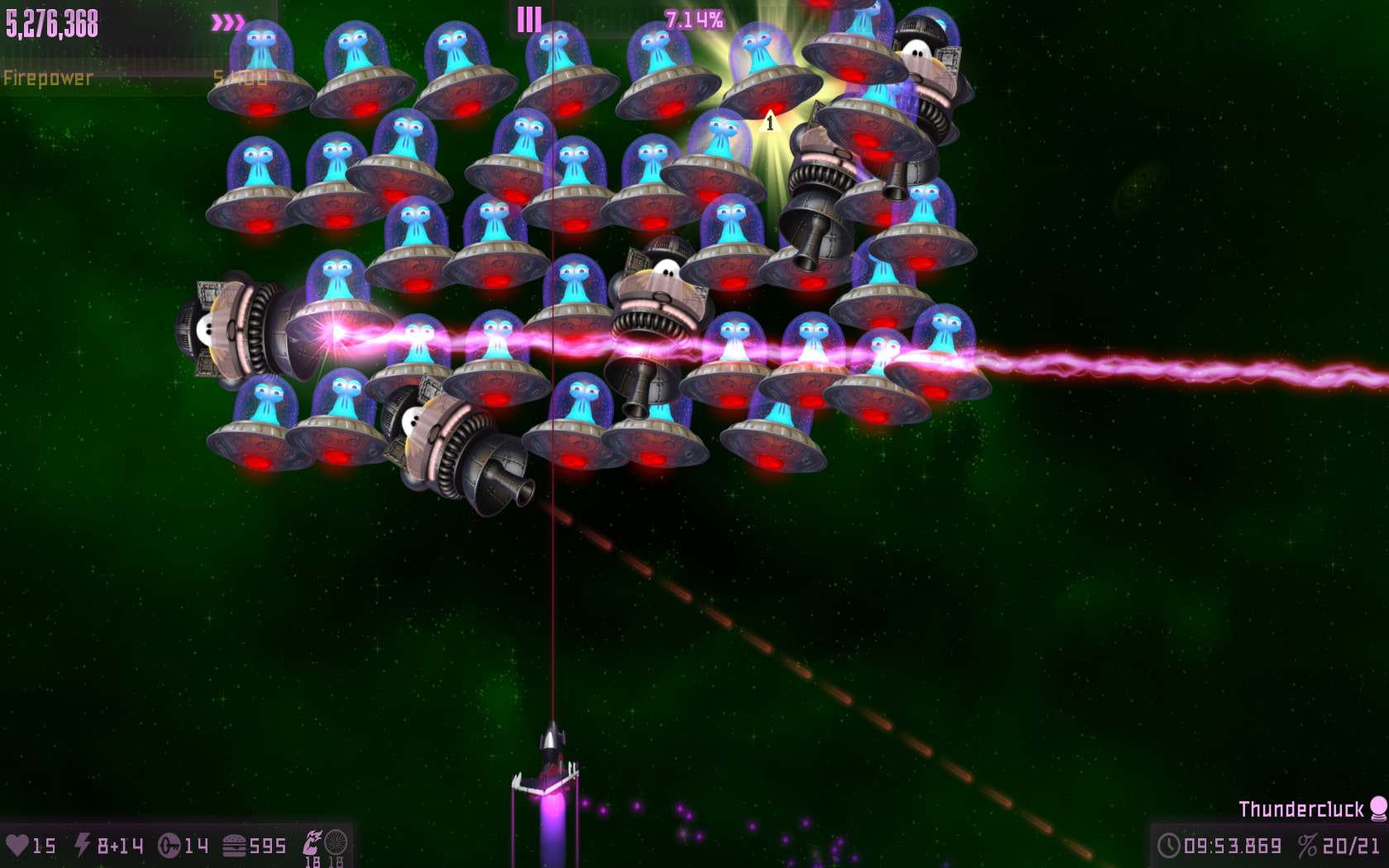
Task: Click the missile icon in the HUD
Action: [169, 846]
